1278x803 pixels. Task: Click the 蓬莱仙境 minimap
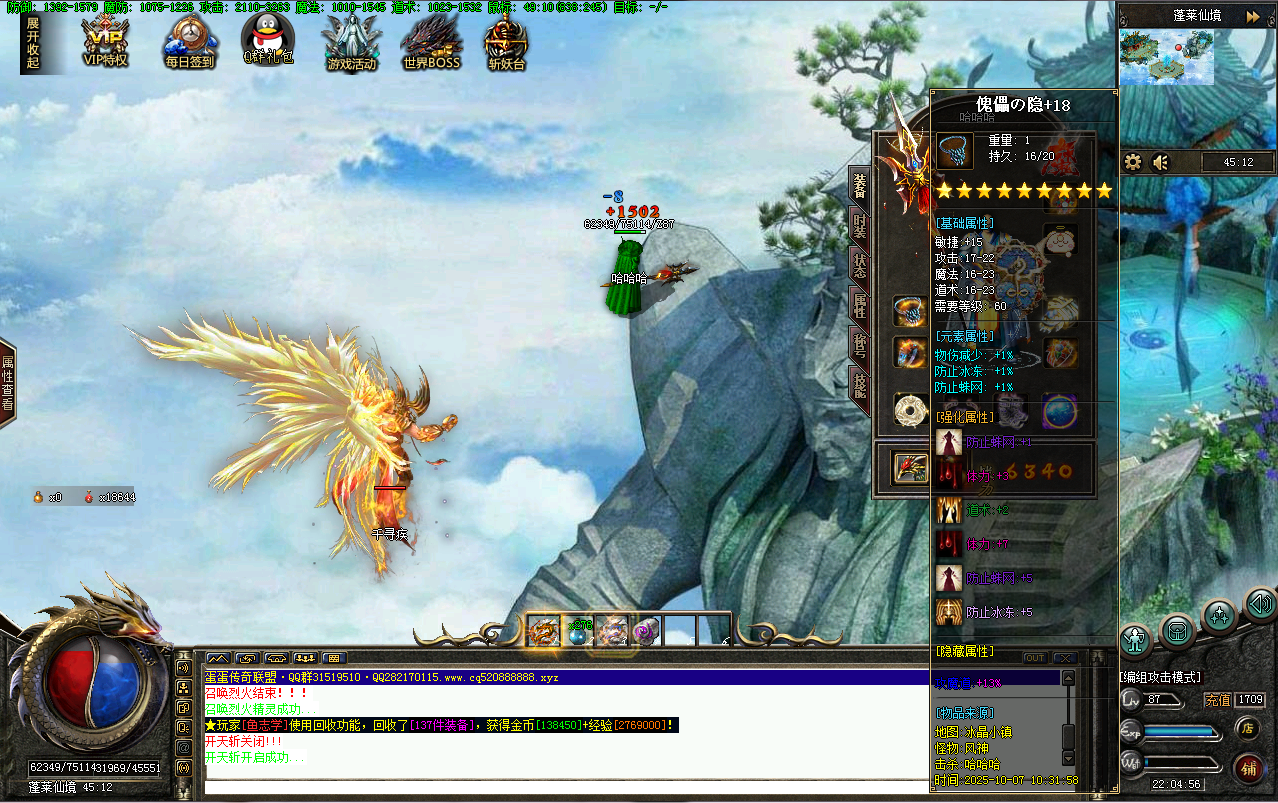tap(1166, 58)
